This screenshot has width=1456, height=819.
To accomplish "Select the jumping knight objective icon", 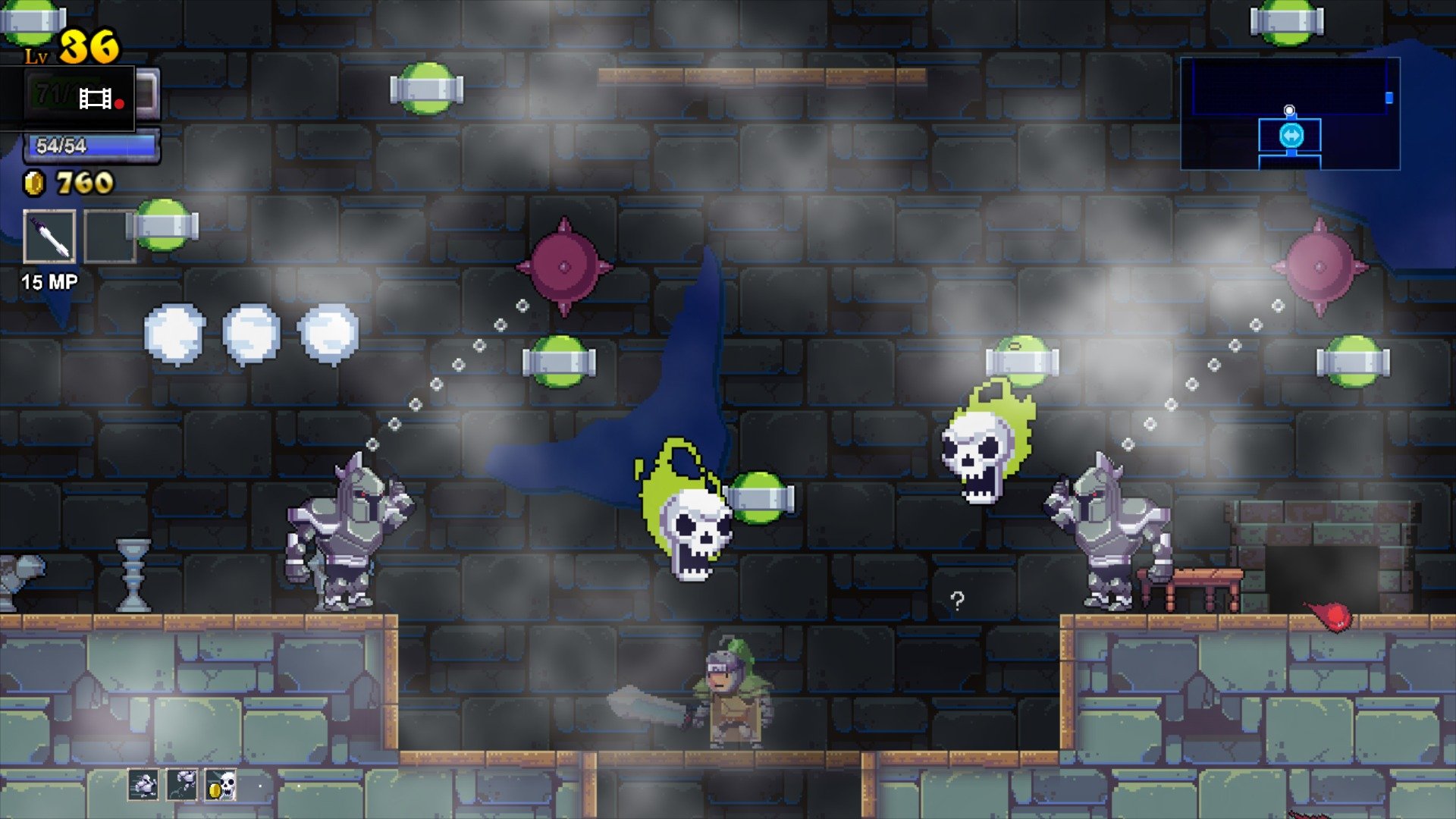I will (x=182, y=784).
